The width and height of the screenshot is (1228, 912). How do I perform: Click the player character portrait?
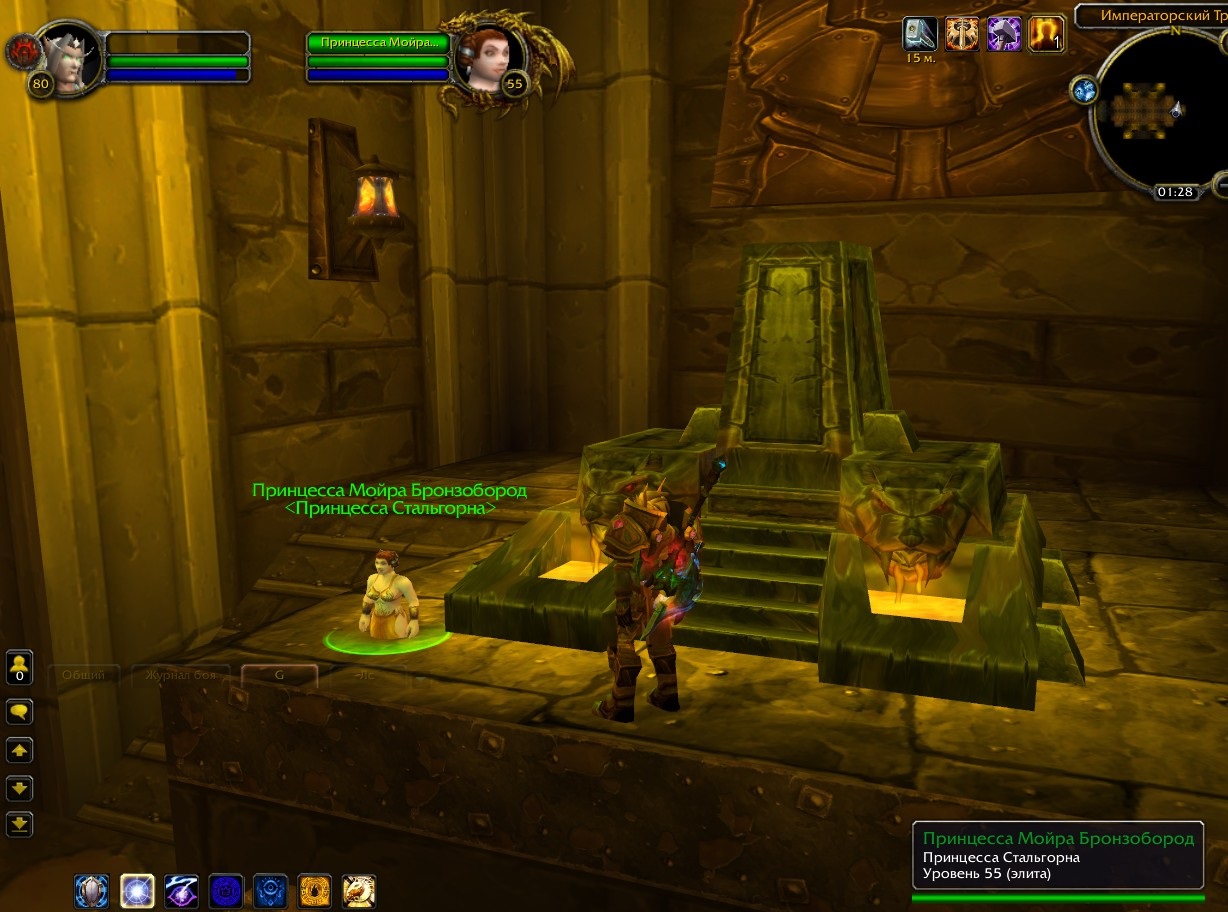pyautogui.click(x=67, y=60)
